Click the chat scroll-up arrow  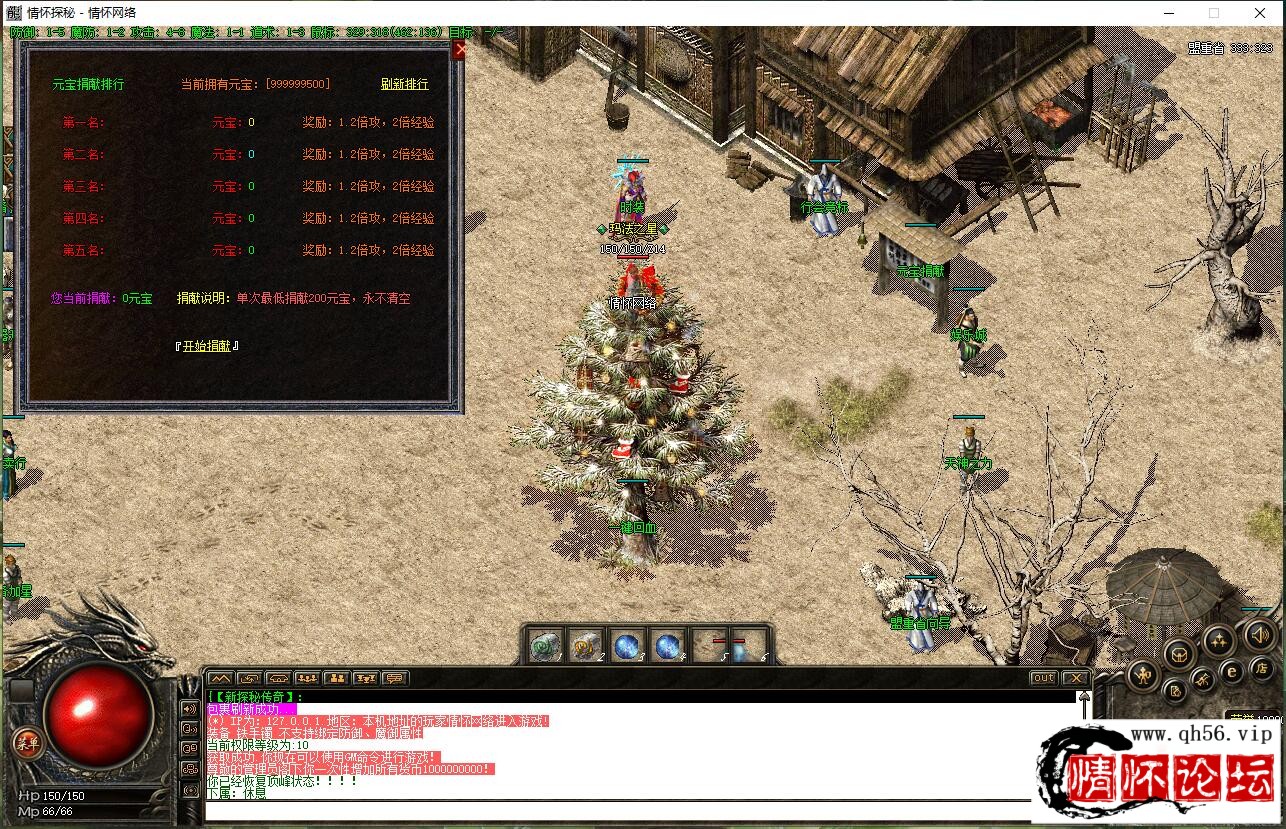[x=1082, y=700]
